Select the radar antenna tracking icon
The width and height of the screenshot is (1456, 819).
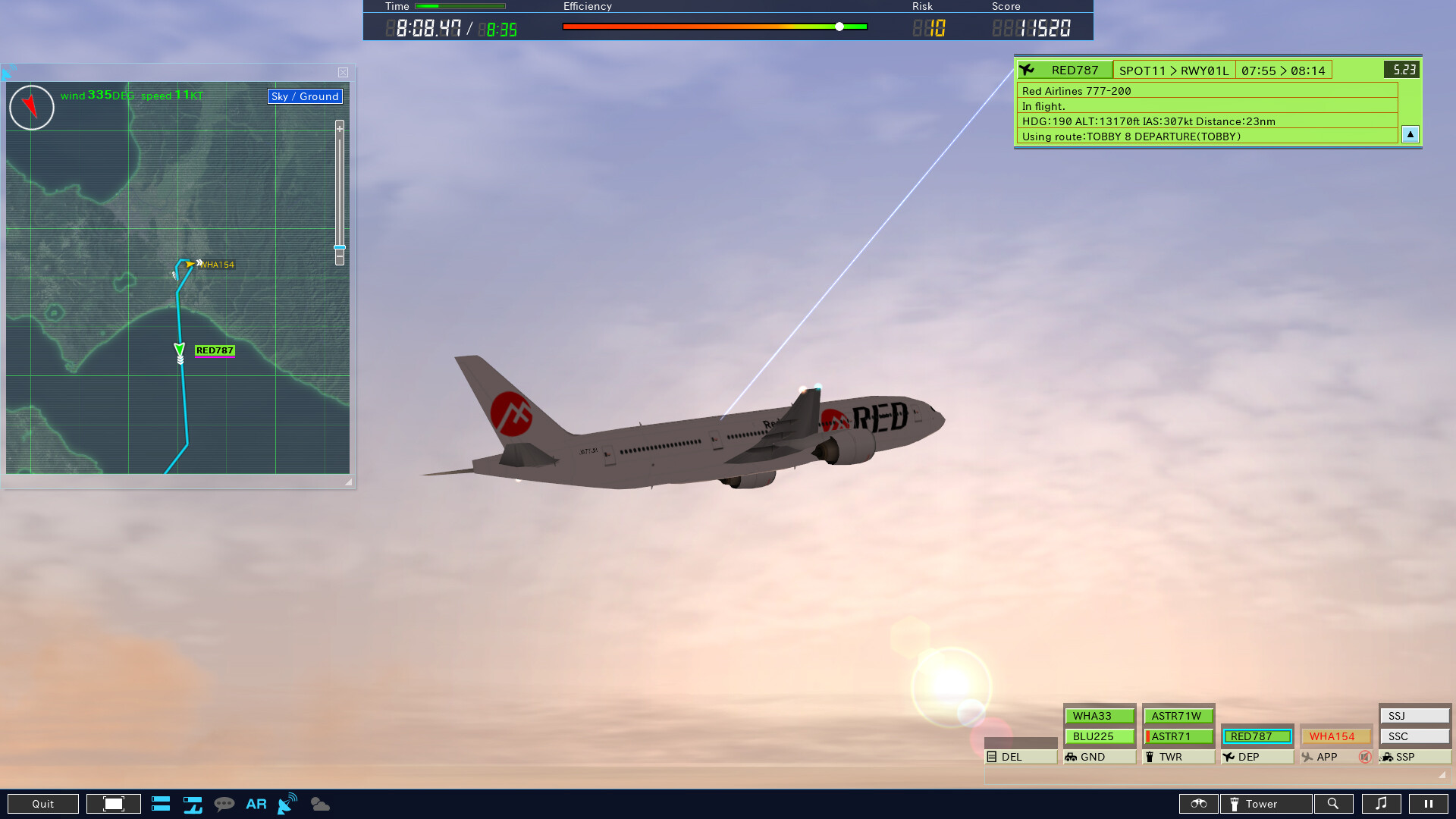[x=286, y=803]
